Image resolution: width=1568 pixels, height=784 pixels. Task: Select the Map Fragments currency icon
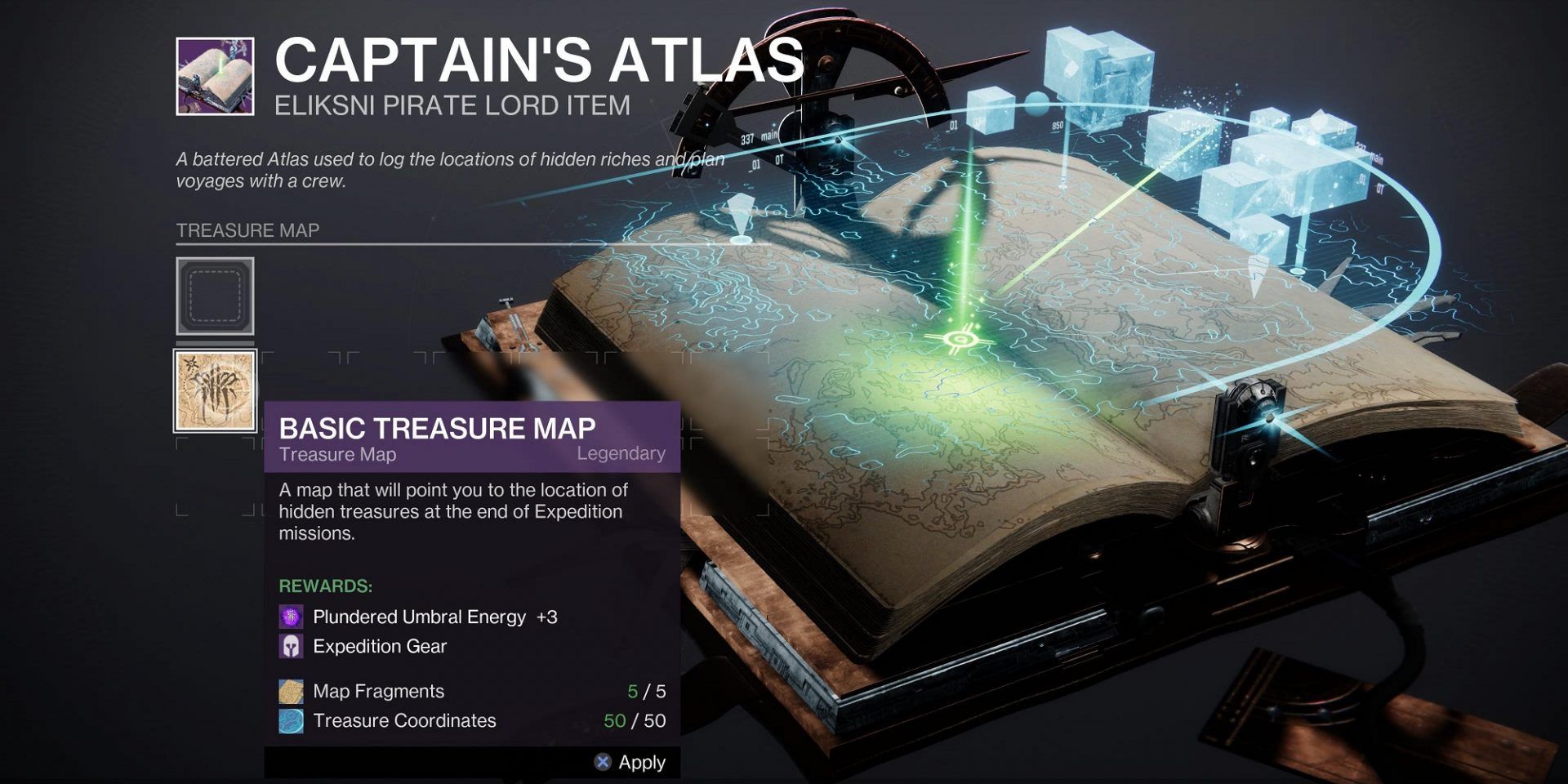click(292, 691)
